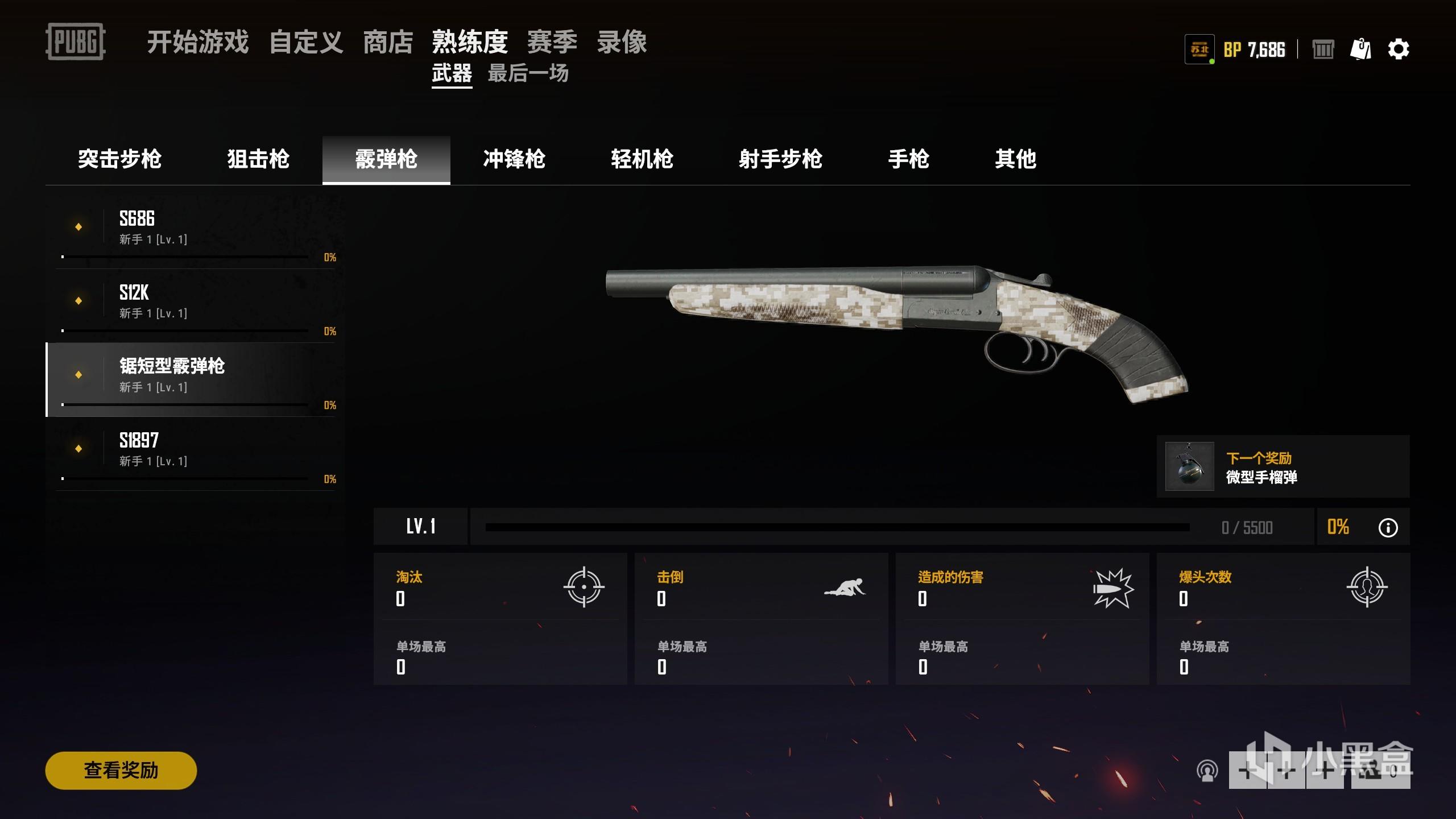This screenshot has width=1456, height=819.
Task: Switch to the 最后一场 sub-tab
Action: click(528, 73)
